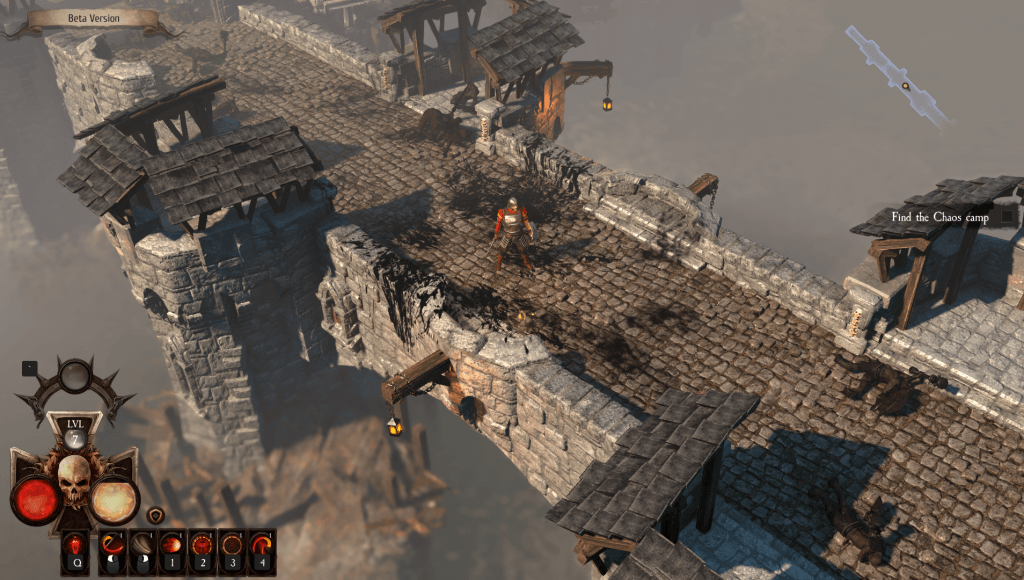
Task: Activate the skill in slot 2
Action: click(202, 551)
